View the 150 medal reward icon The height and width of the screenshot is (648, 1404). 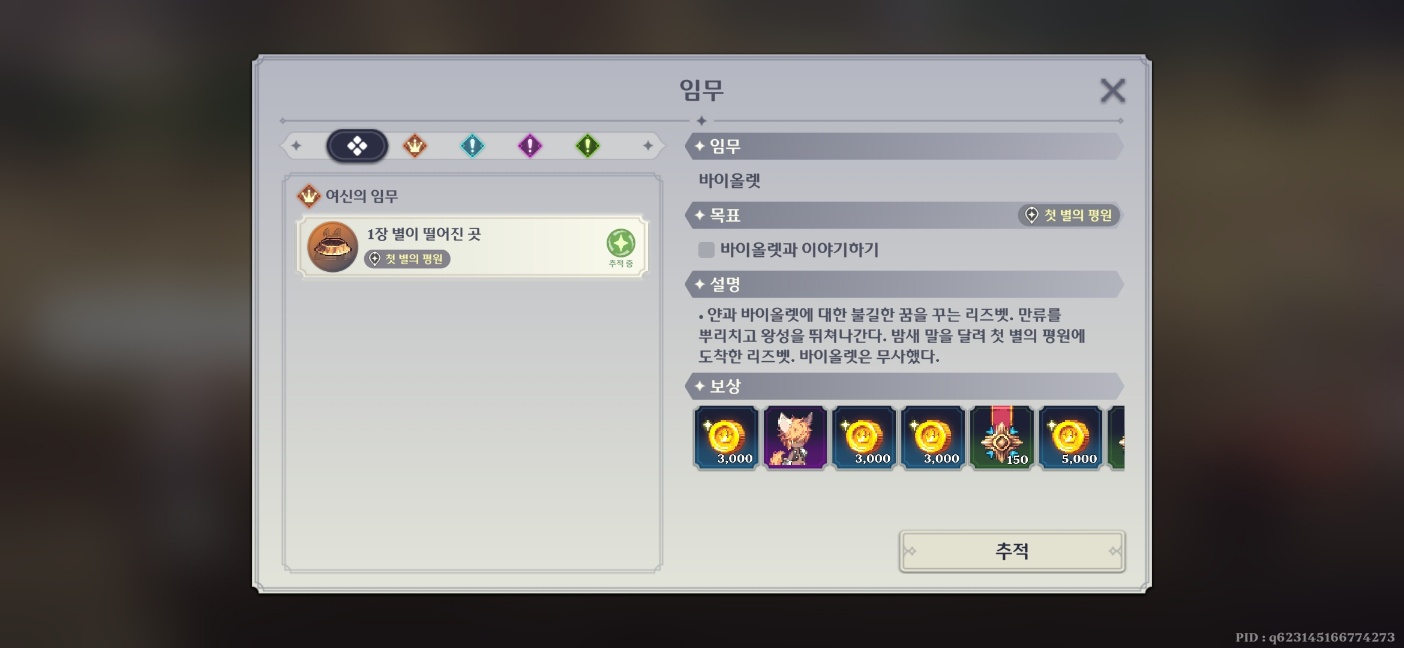click(1002, 438)
